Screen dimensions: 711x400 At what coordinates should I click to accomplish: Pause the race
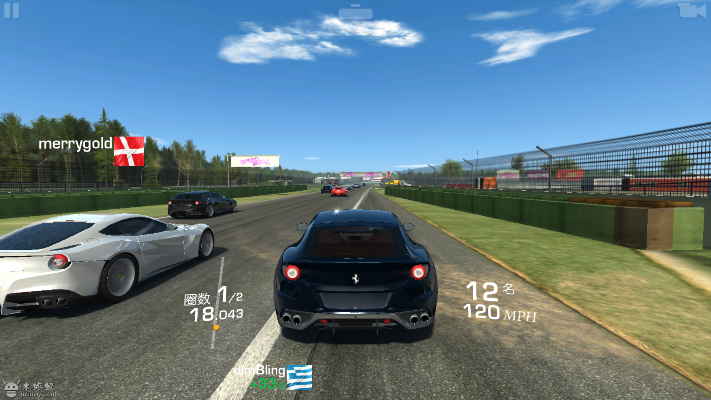(13, 10)
